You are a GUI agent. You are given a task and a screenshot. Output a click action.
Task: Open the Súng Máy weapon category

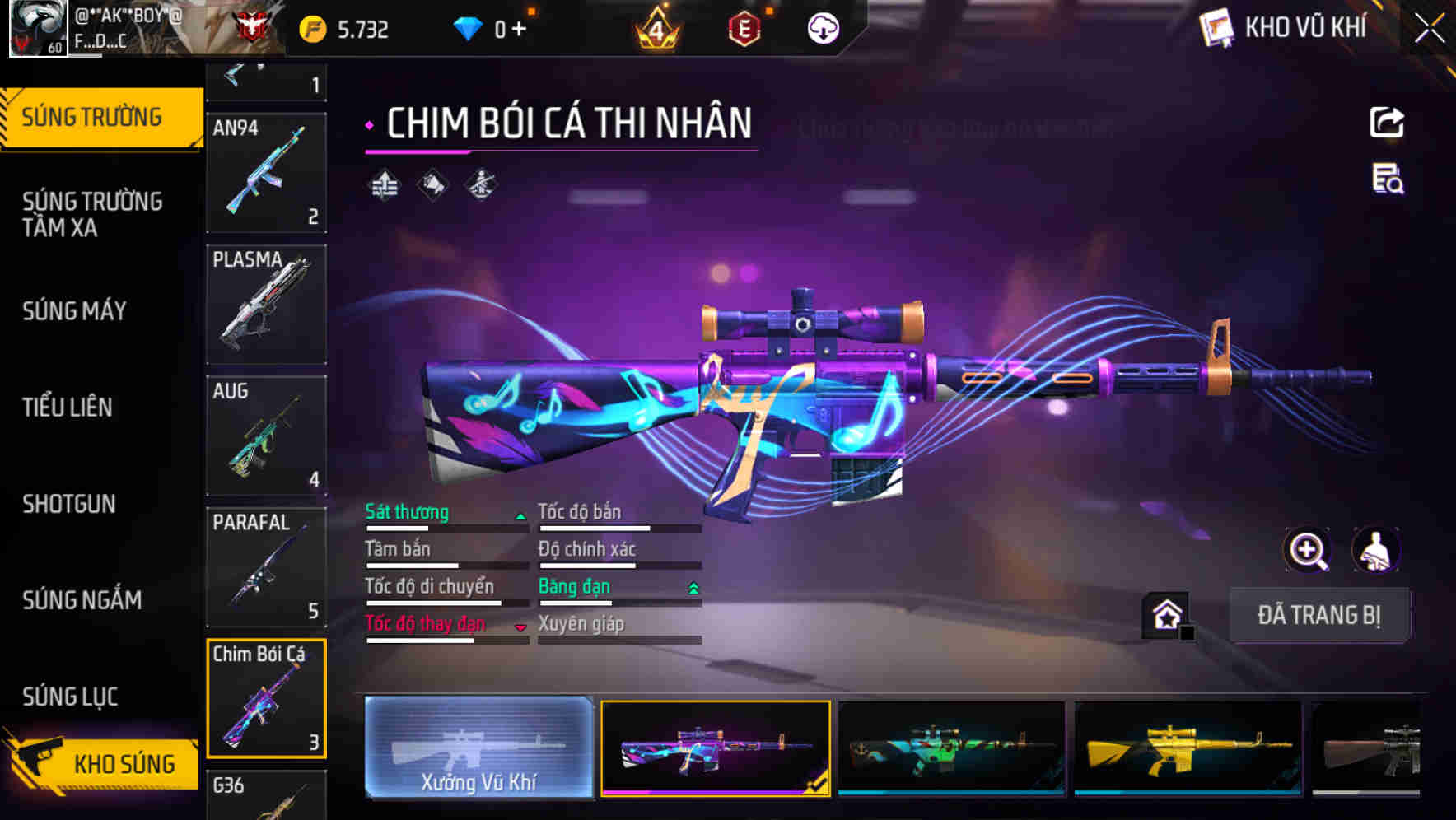click(x=74, y=310)
